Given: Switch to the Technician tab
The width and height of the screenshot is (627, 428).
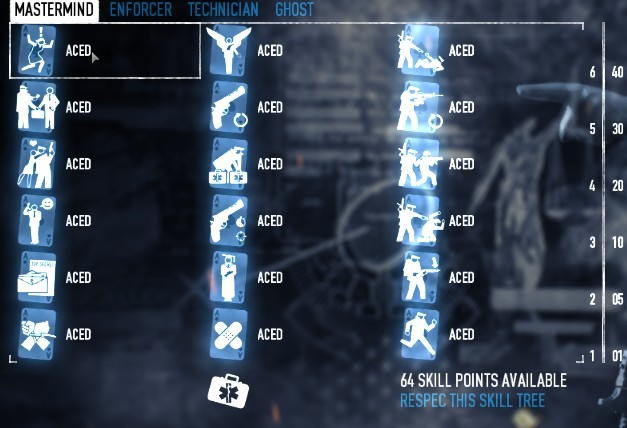Looking at the screenshot, I should (x=223, y=10).
